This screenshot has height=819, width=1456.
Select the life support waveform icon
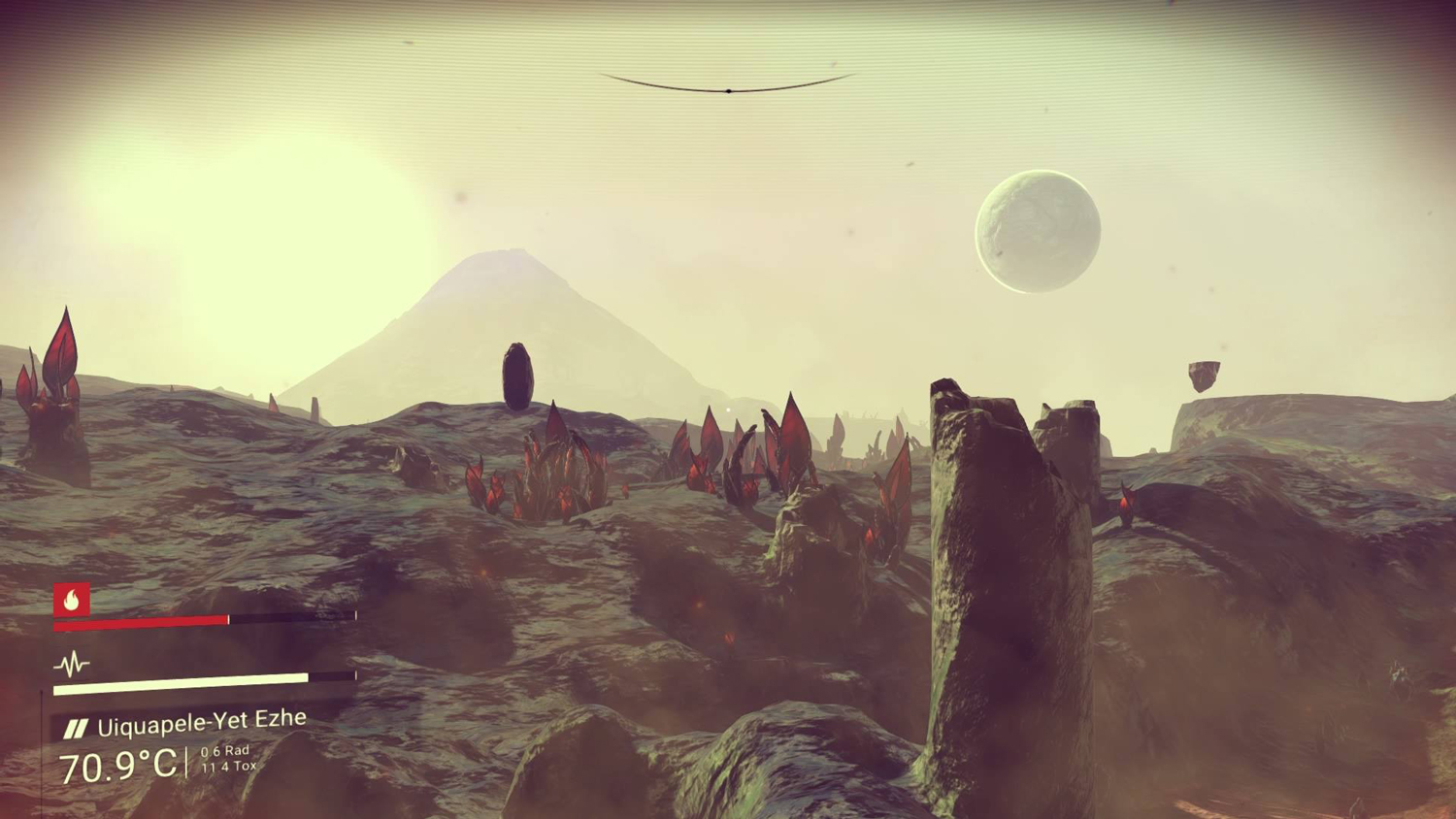[71, 665]
